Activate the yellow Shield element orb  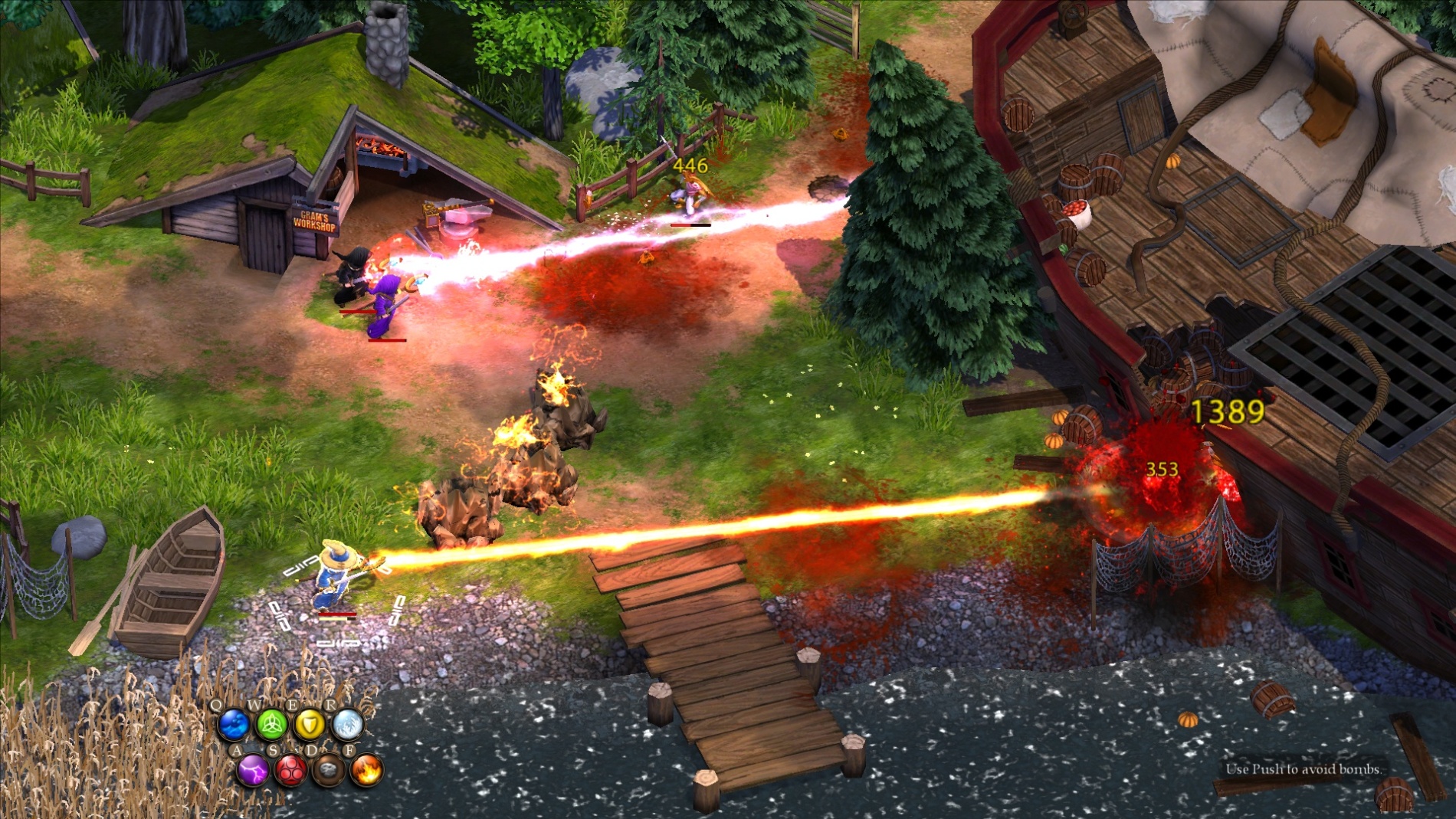pyautogui.click(x=310, y=724)
